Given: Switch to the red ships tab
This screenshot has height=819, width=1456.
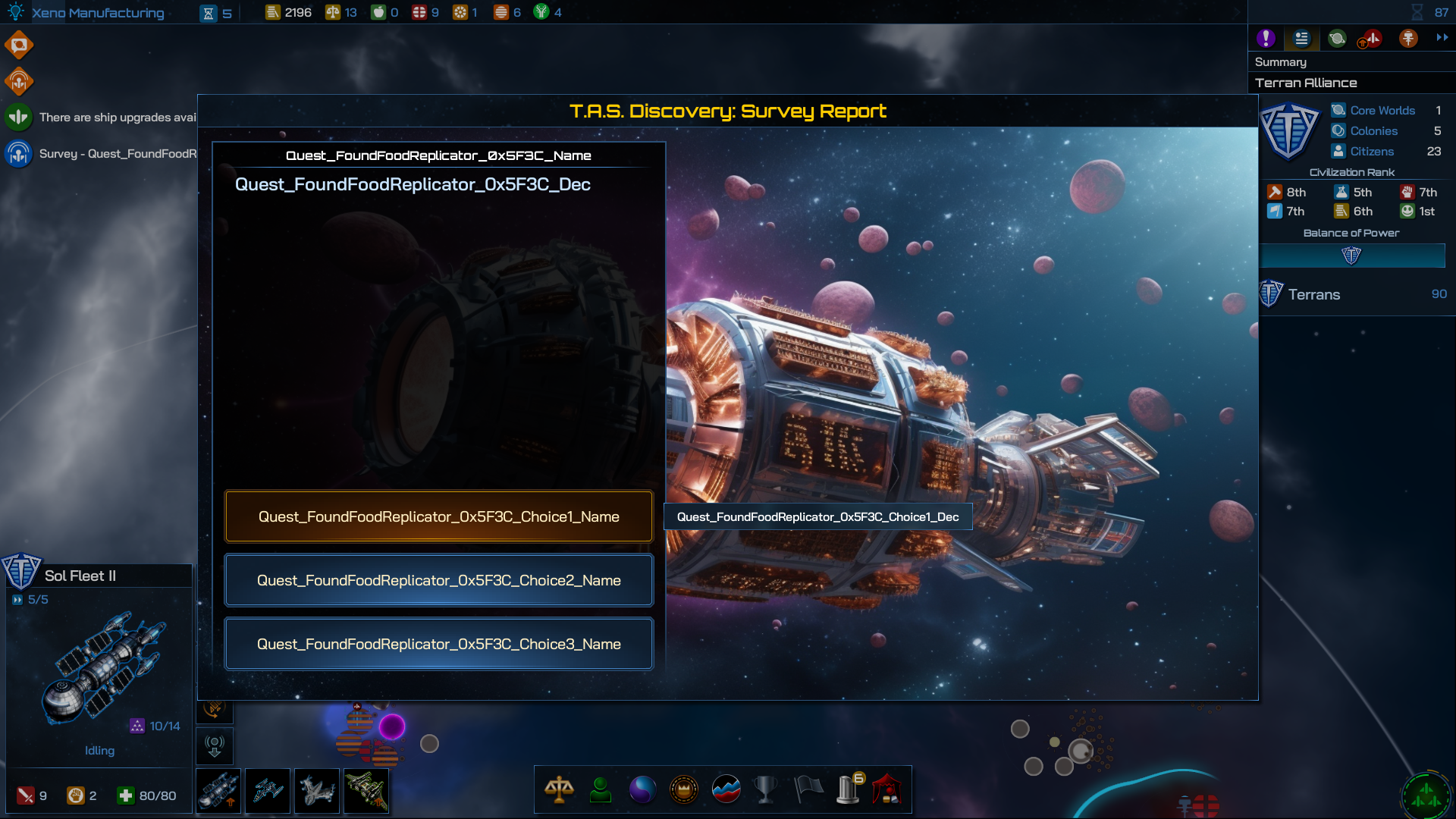Looking at the screenshot, I should pos(1372,38).
